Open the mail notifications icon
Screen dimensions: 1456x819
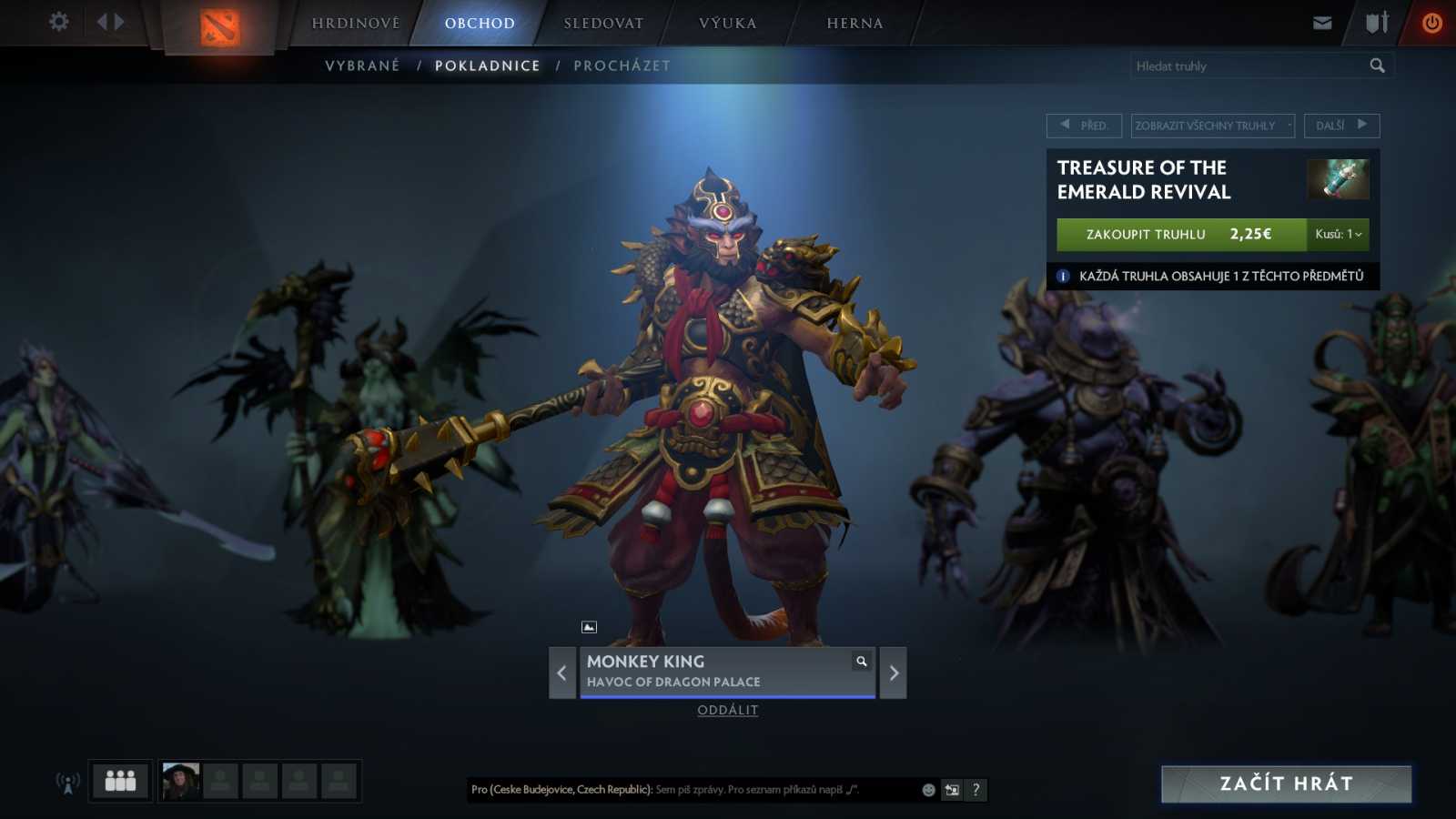coord(1321,23)
